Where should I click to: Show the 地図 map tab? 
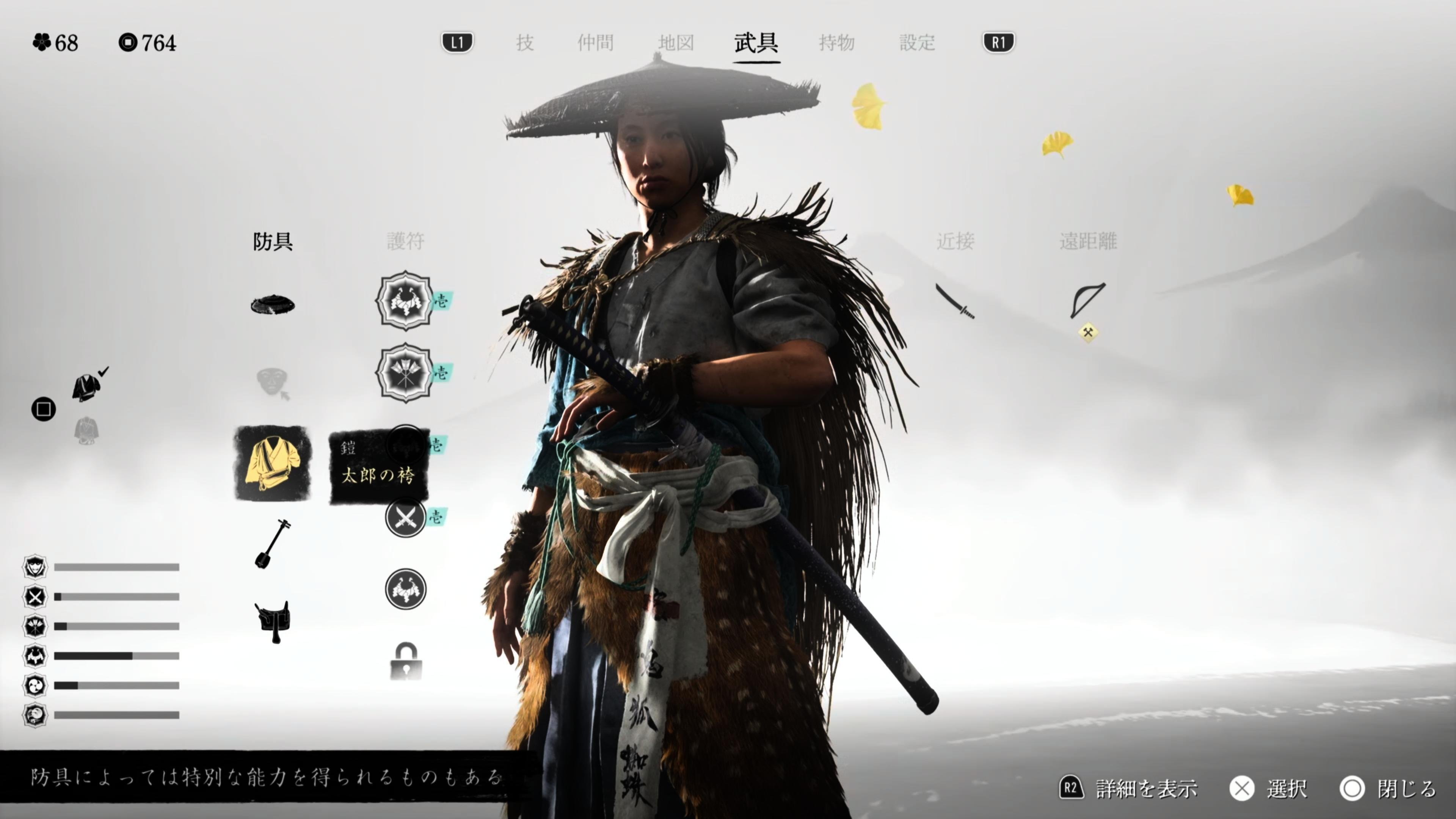[676, 42]
